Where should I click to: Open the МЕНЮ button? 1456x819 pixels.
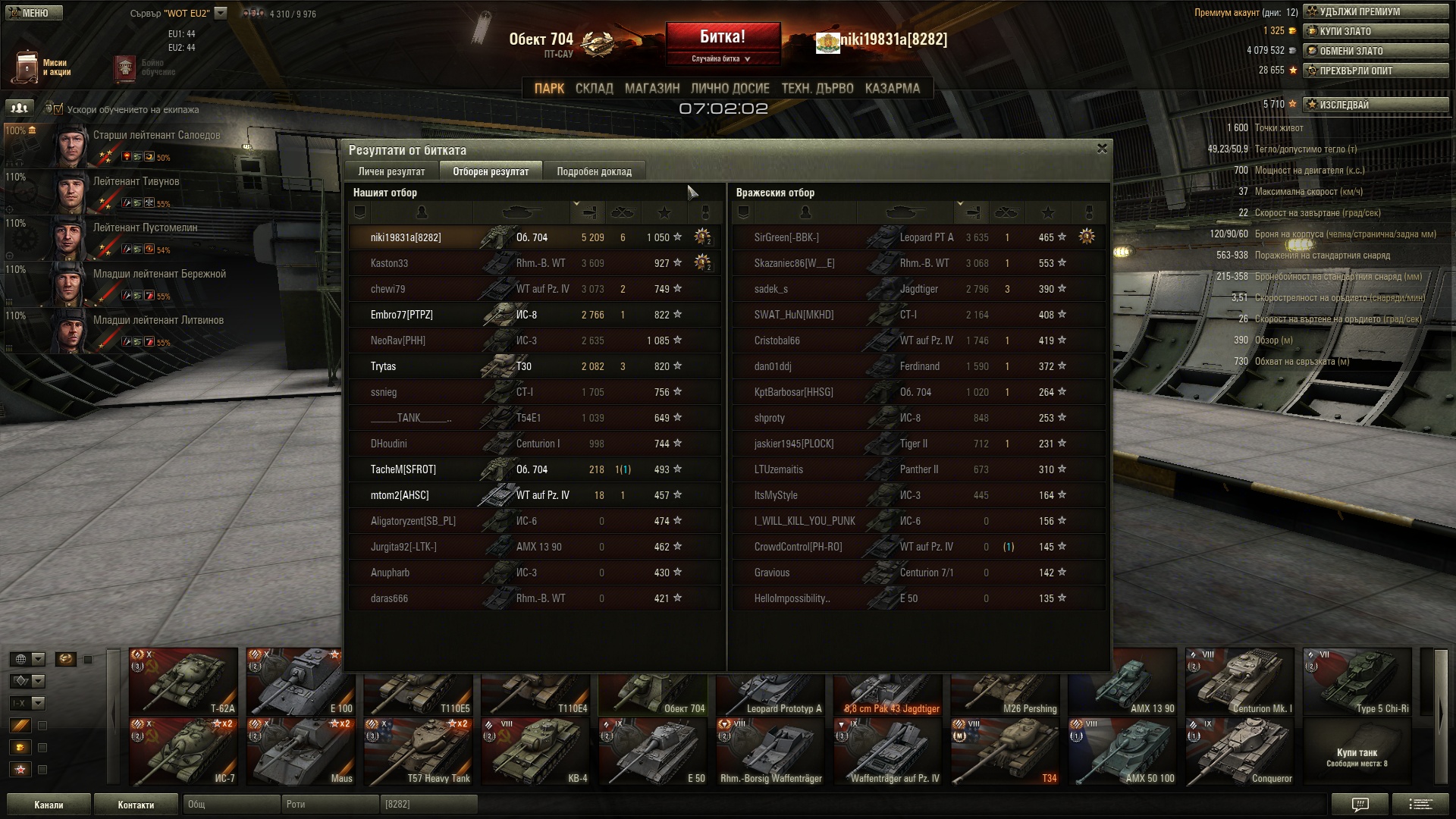click(x=34, y=13)
